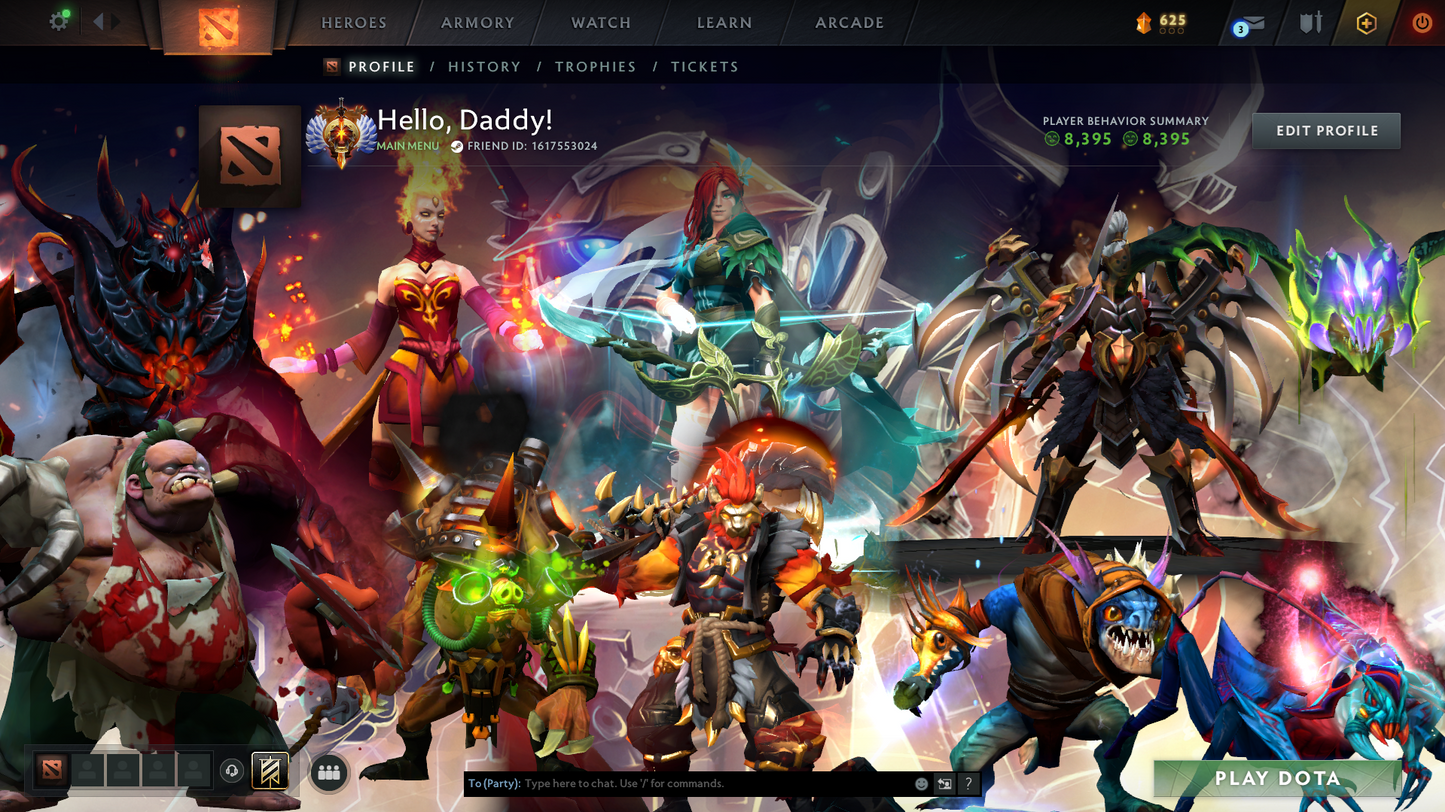
Task: View the Tickets tab
Action: pyautogui.click(x=704, y=67)
